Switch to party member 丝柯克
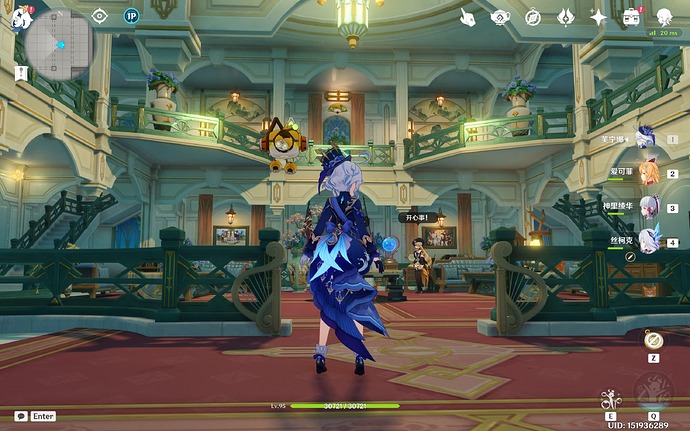Viewport: 690px width, 431px height. (649, 241)
